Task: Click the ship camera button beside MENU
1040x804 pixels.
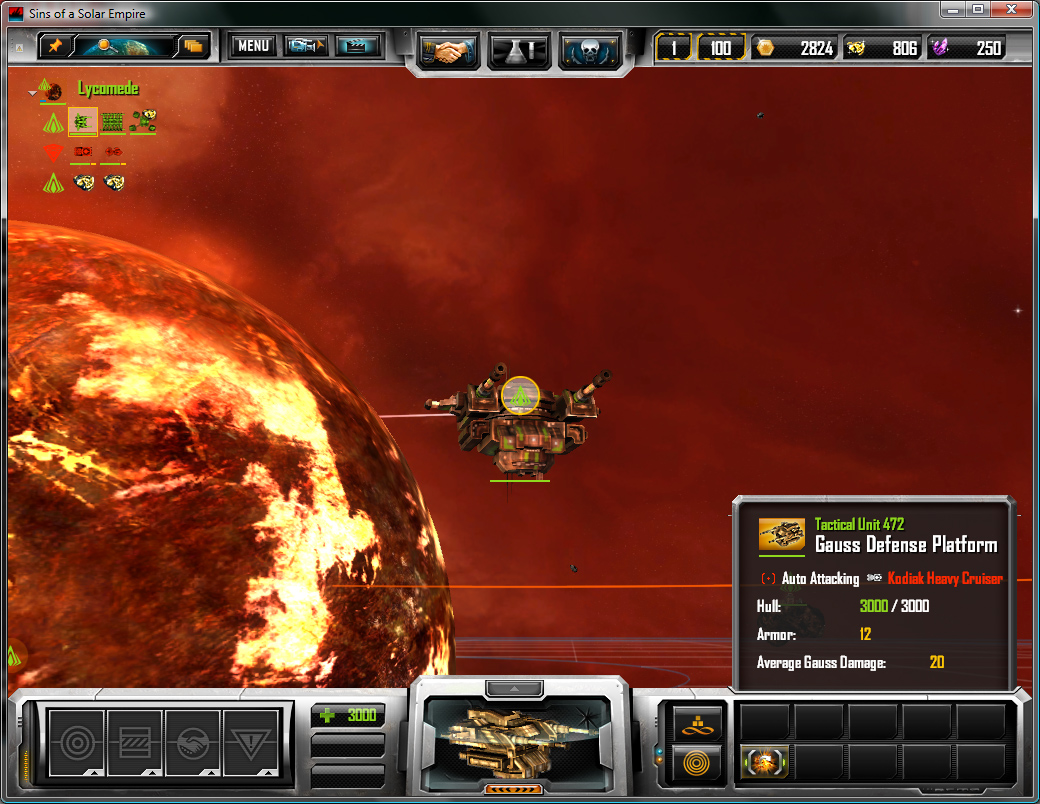Action: pos(306,46)
